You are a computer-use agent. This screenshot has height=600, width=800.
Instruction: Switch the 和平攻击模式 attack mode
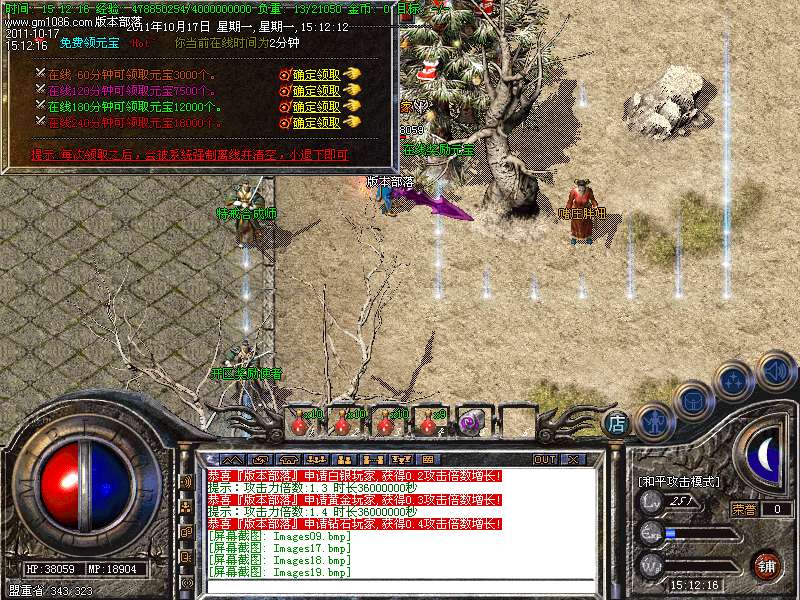(x=679, y=482)
